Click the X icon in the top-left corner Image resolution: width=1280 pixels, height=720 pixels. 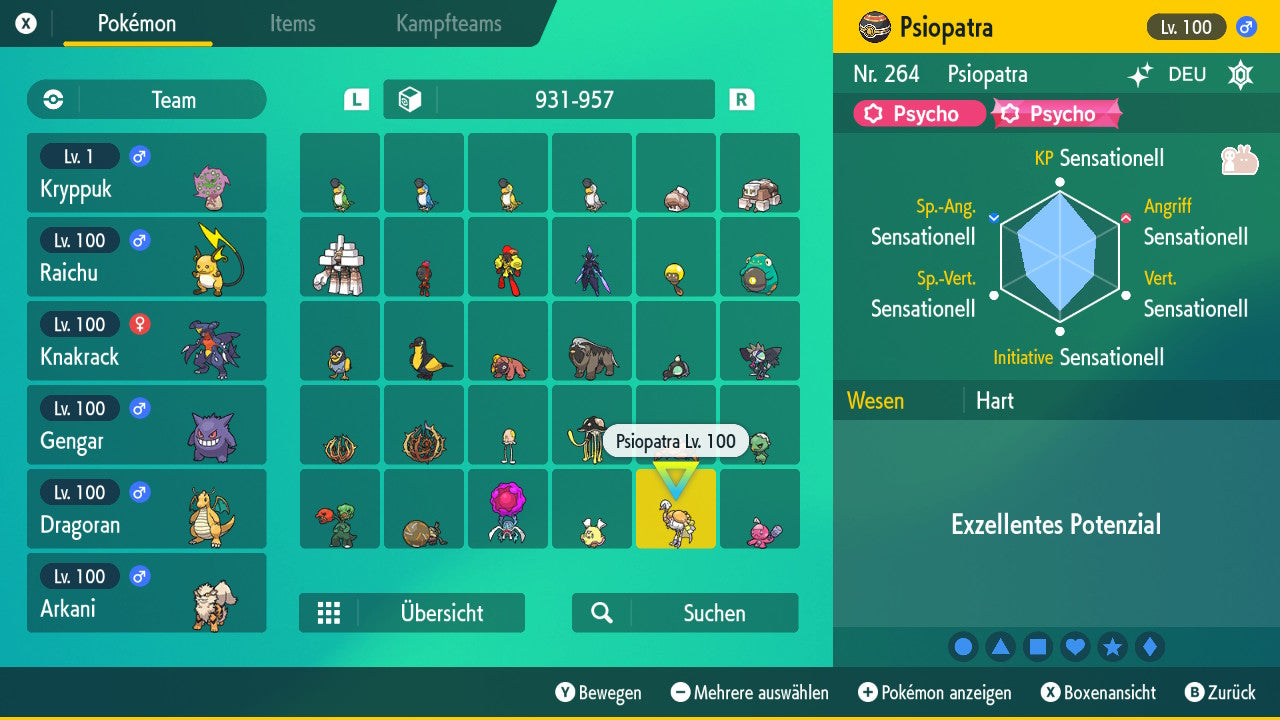click(26, 22)
